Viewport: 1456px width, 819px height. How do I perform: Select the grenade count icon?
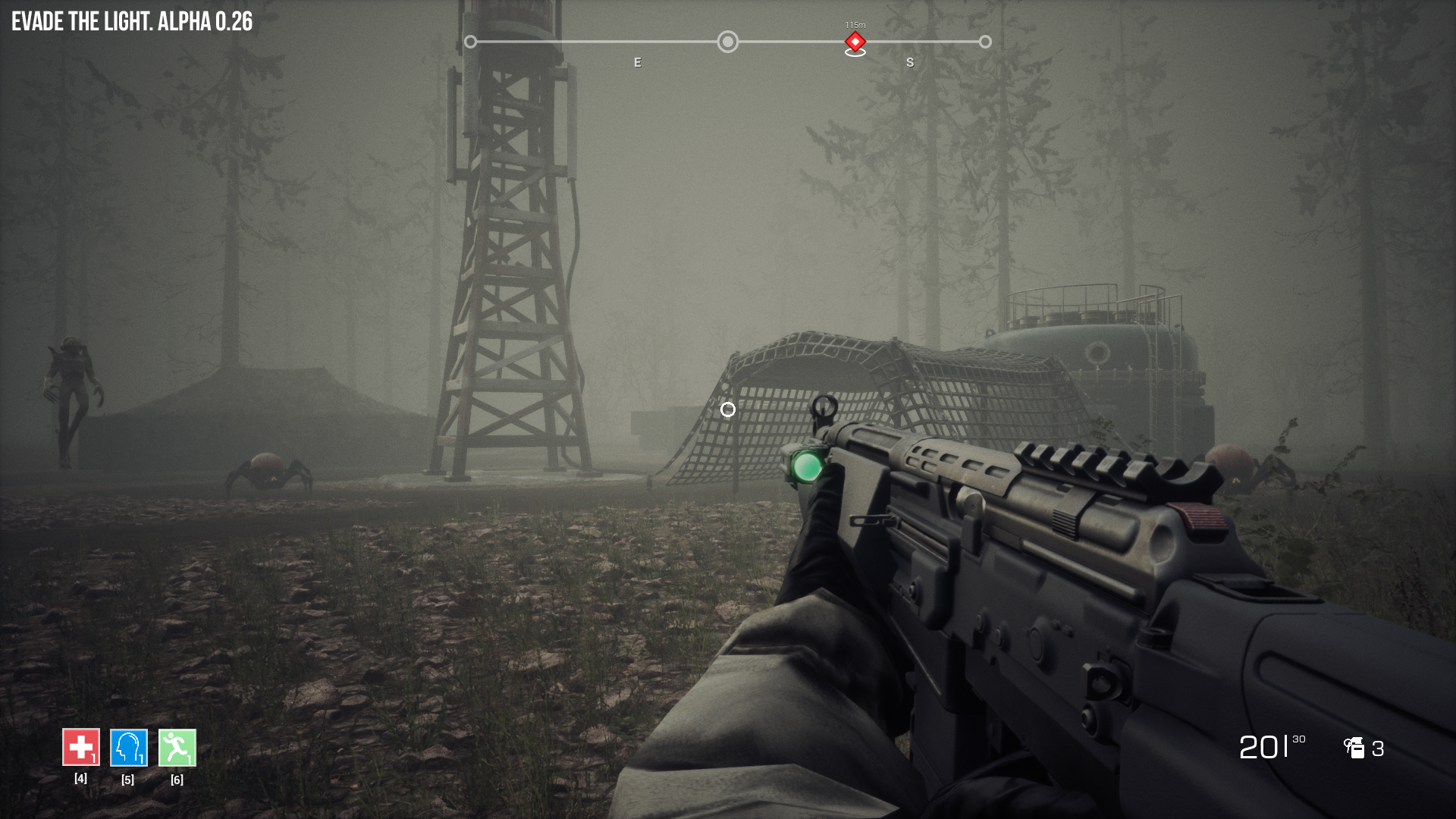pyautogui.click(x=1354, y=748)
